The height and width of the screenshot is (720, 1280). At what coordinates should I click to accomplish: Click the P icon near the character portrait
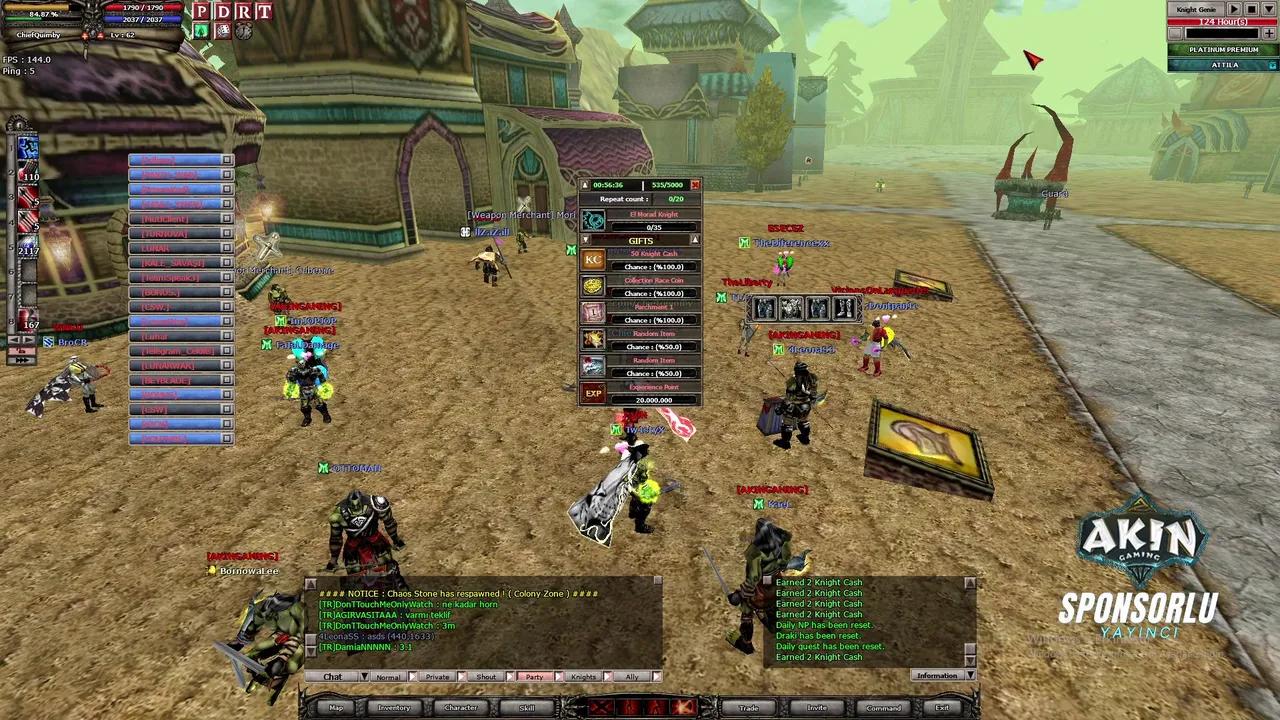(201, 11)
